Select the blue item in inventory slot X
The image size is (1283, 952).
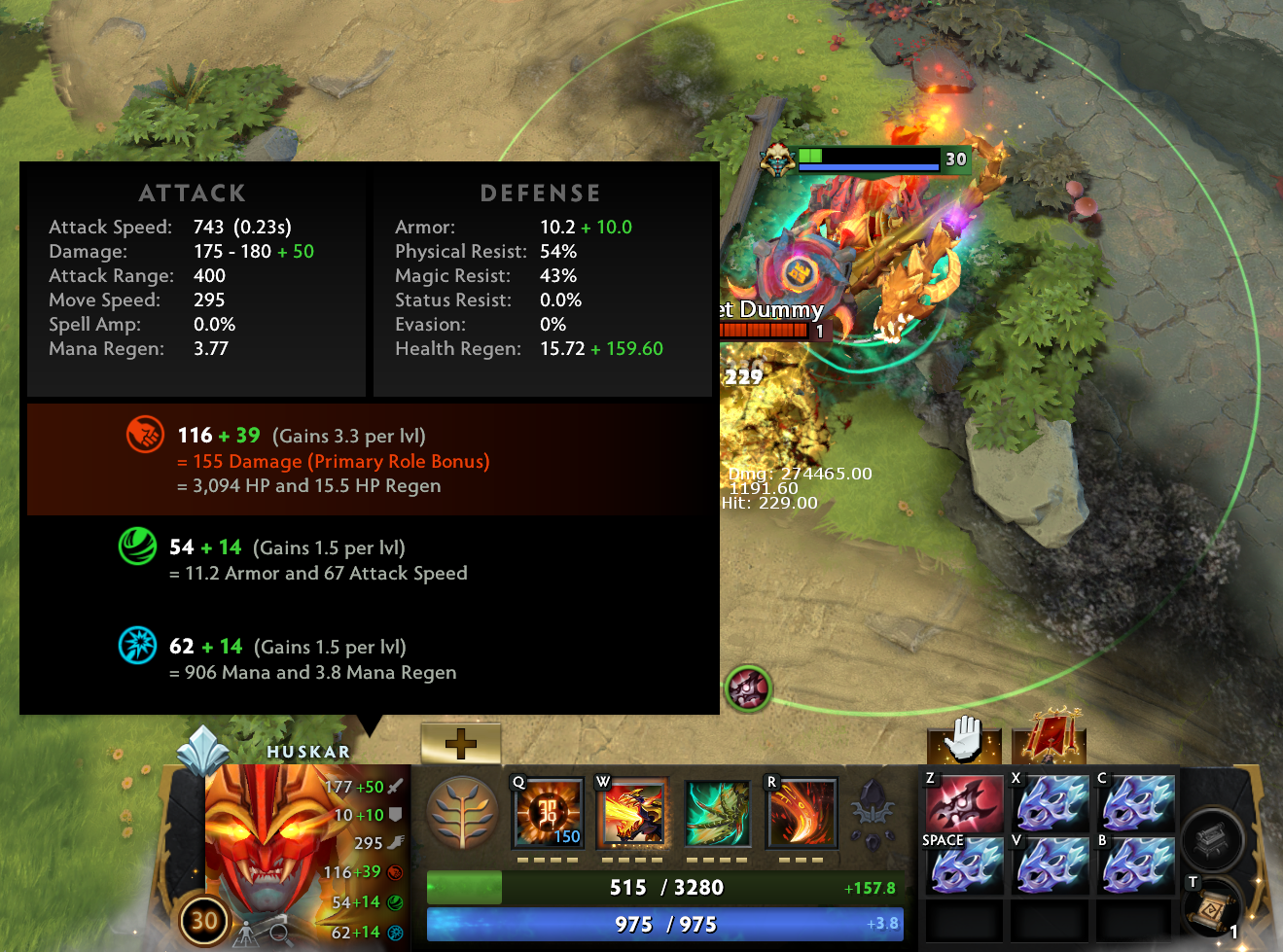click(x=1051, y=802)
